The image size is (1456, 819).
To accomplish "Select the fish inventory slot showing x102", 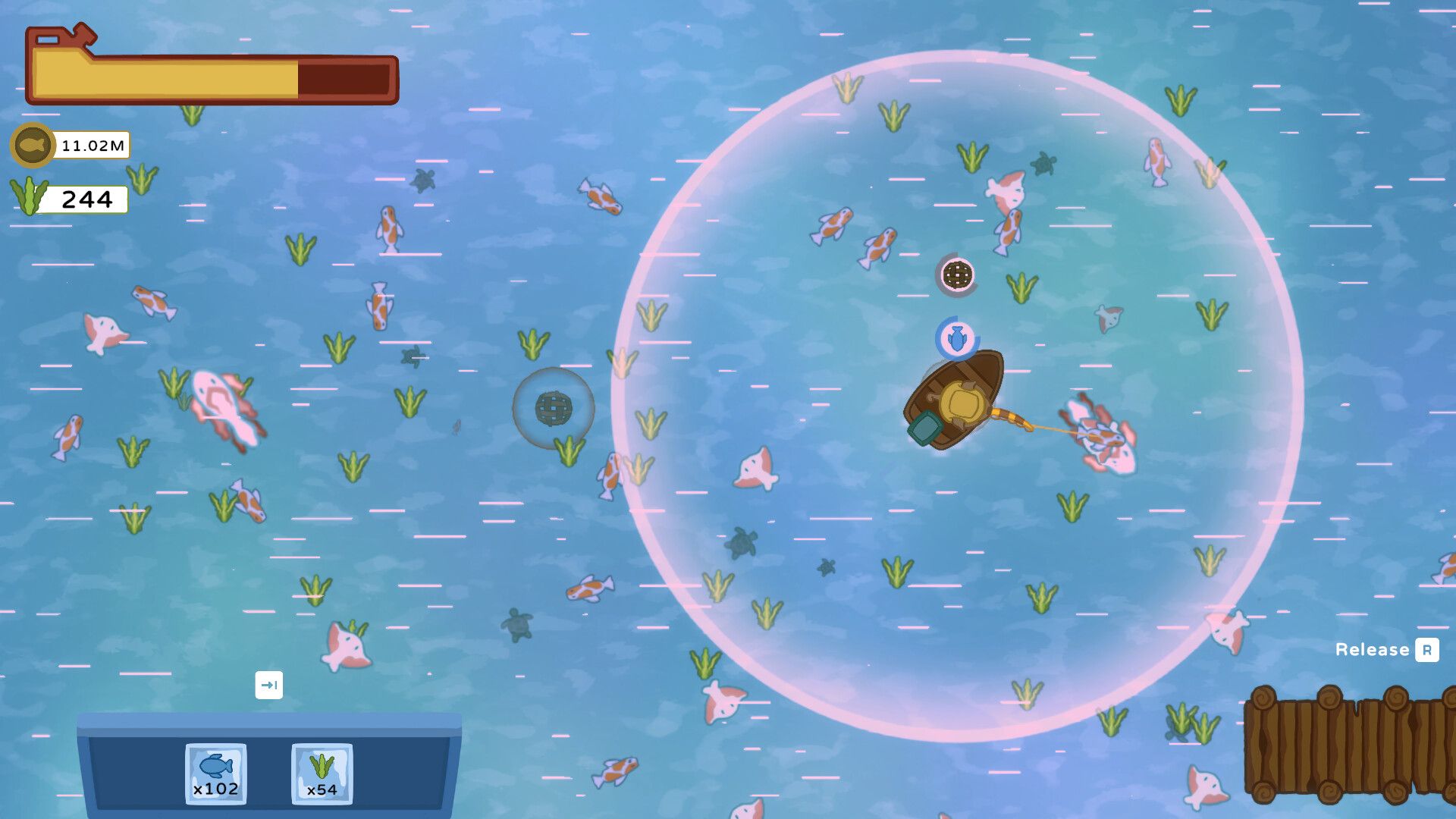I will pos(215,773).
